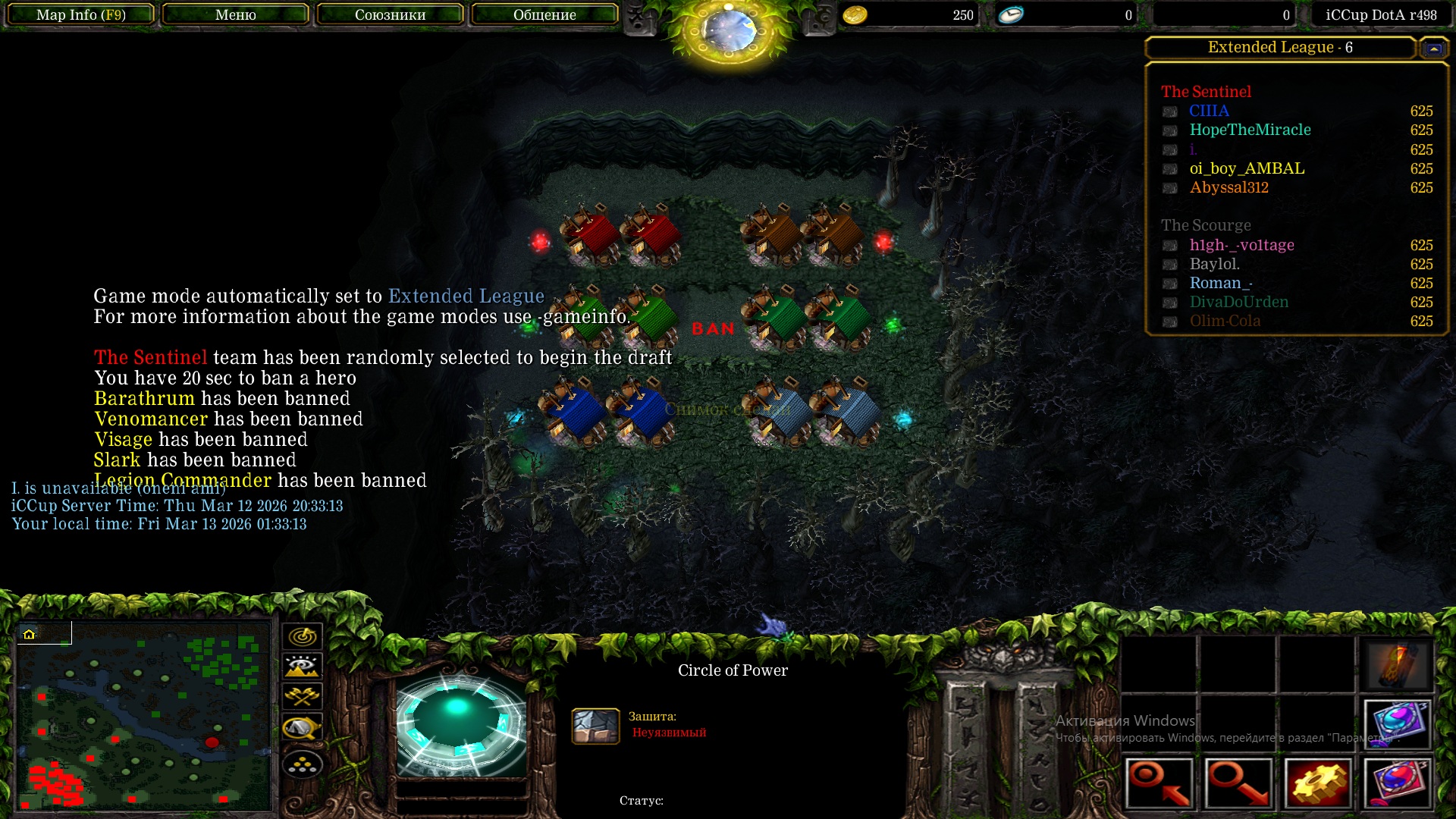Toggle minimap terrain display button
Image resolution: width=1456 pixels, height=819 pixels.
[303, 667]
